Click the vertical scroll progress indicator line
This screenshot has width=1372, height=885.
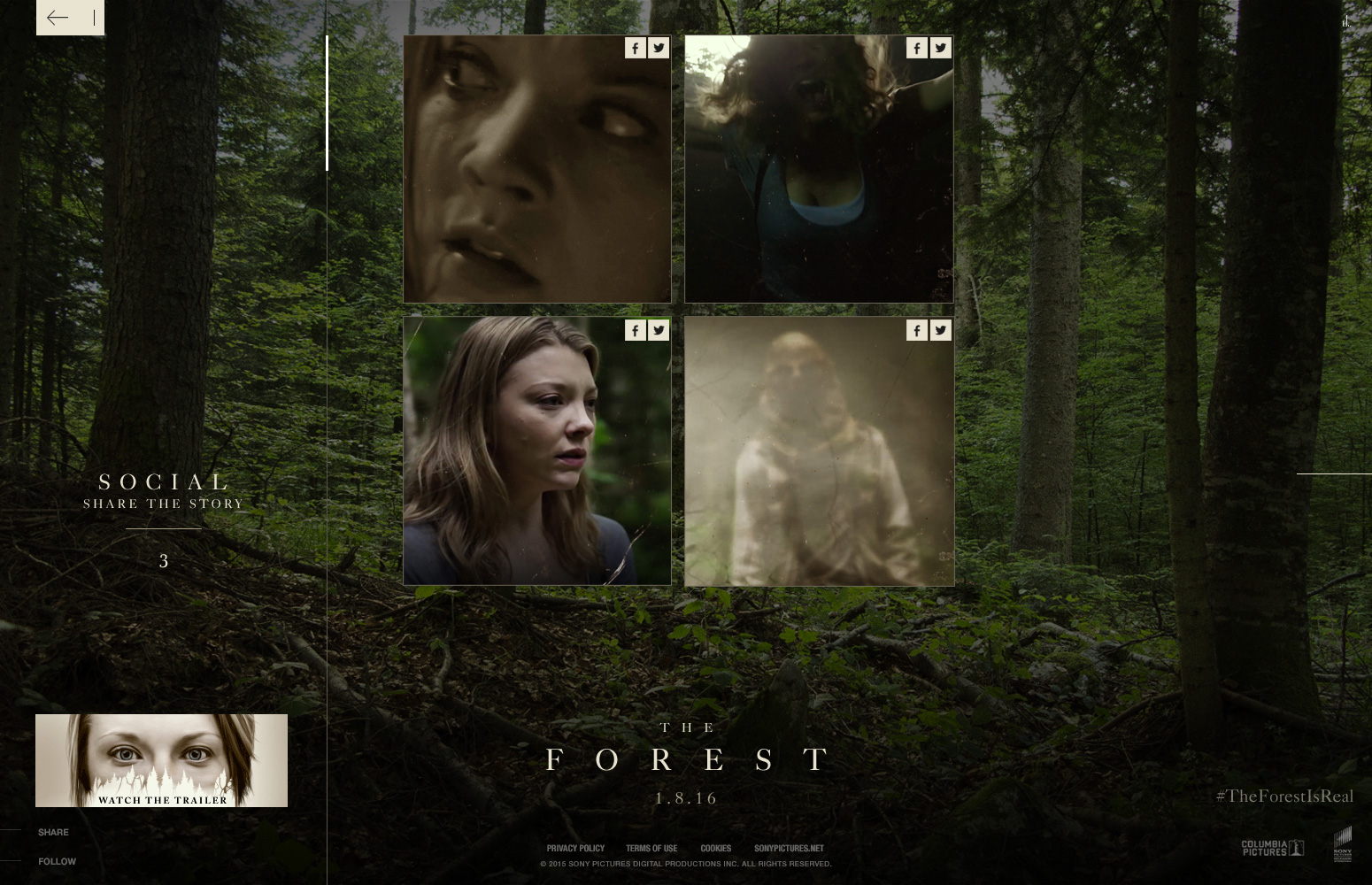(x=328, y=101)
